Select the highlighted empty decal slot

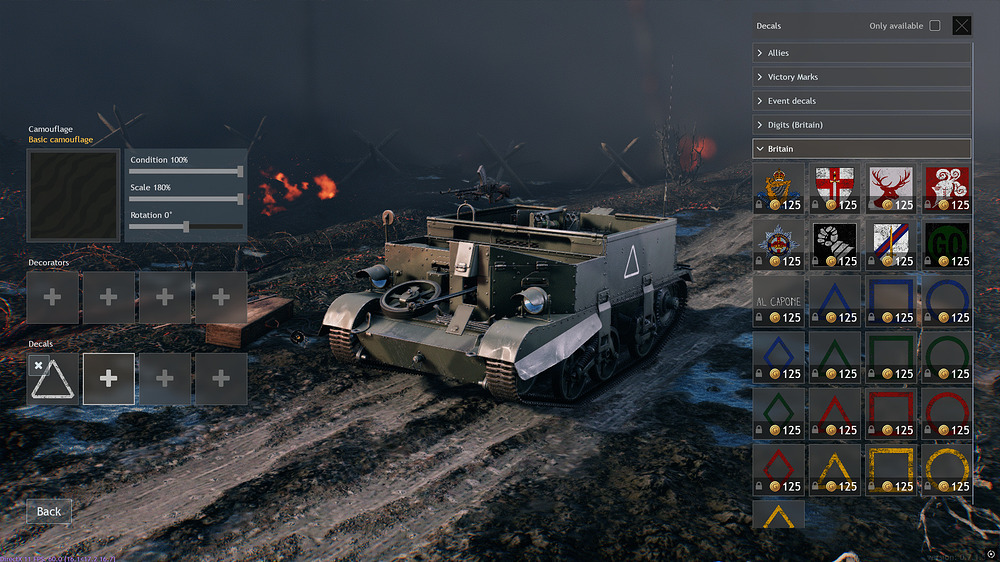pyautogui.click(x=109, y=379)
